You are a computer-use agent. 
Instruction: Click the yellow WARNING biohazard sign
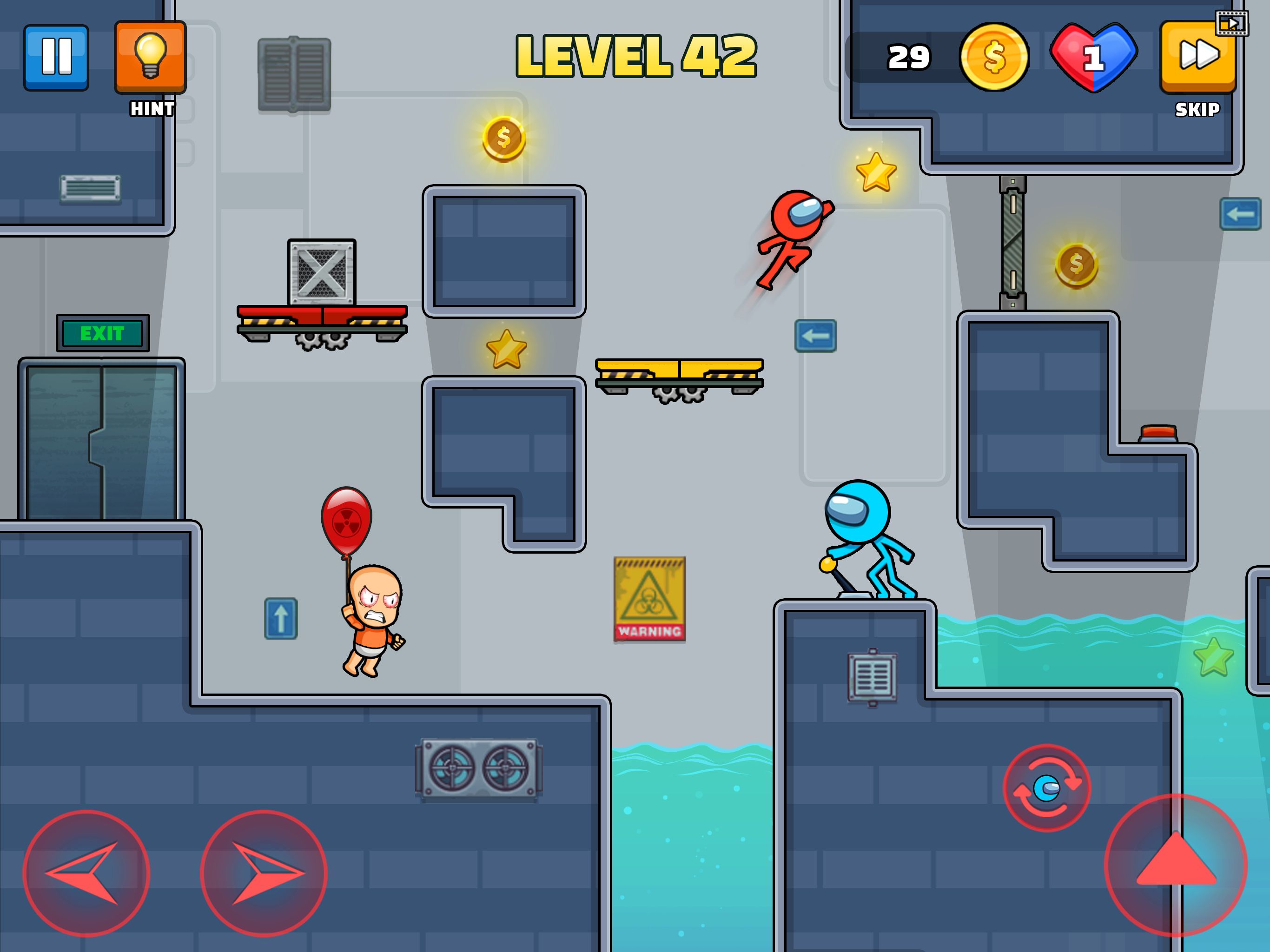650,599
